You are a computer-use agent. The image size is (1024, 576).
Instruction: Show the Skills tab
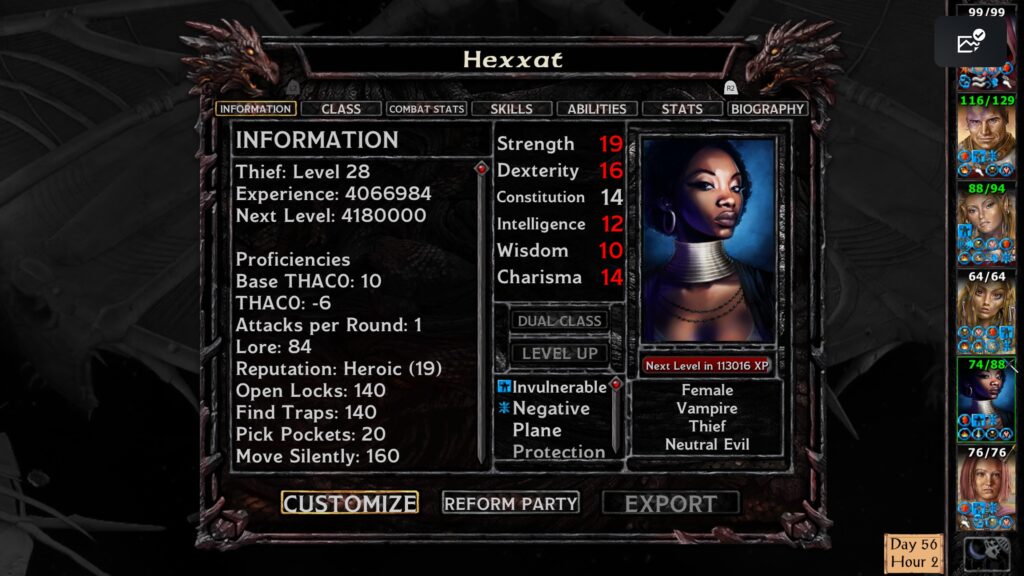511,109
